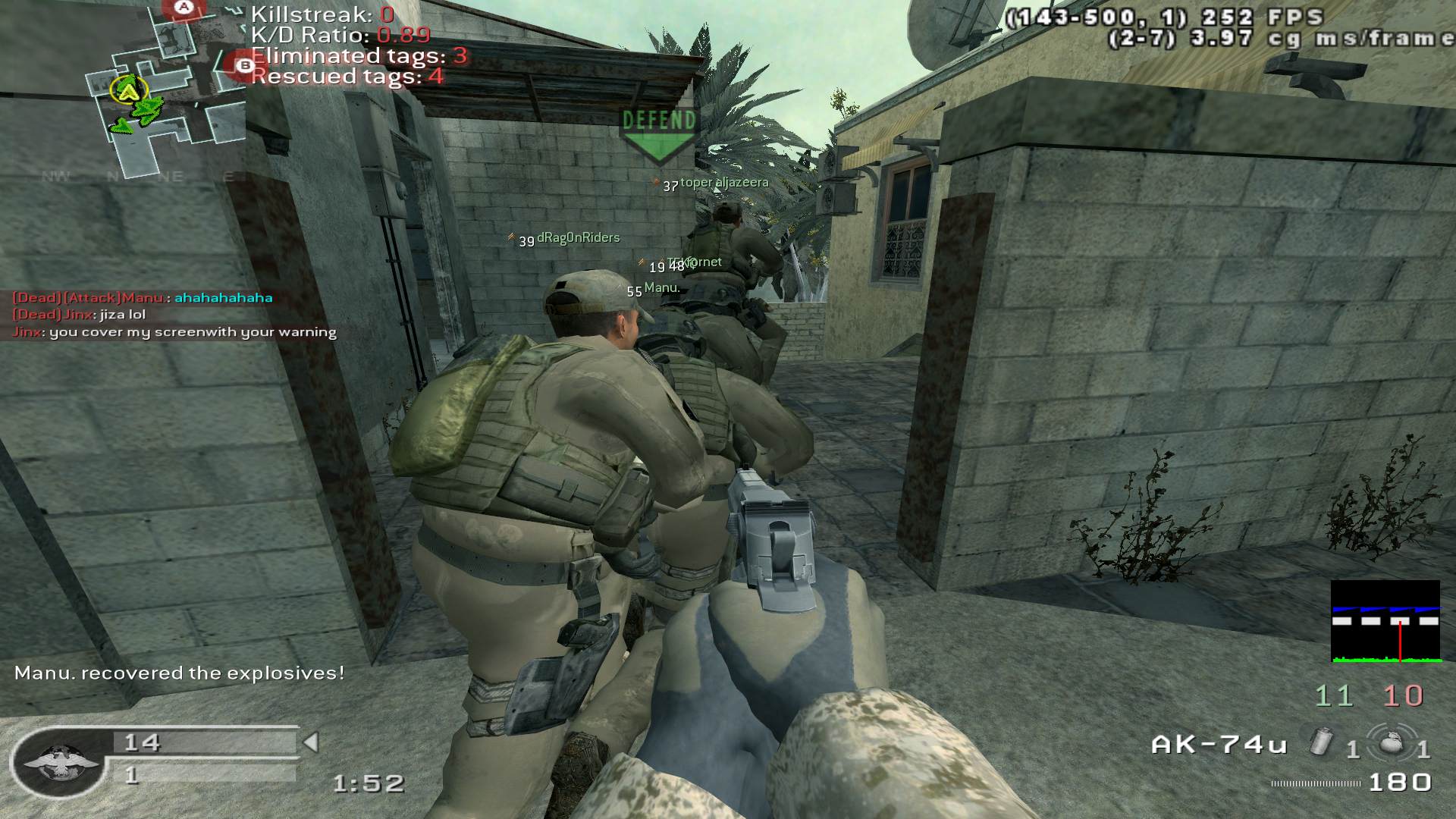This screenshot has width=1456, height=819.
Task: Select the frag grenade icon
Action: click(1391, 742)
